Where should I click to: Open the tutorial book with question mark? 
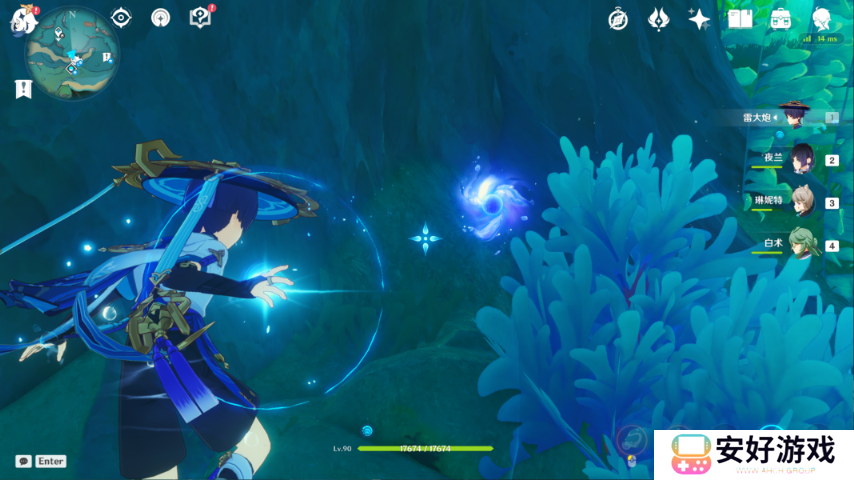point(200,17)
